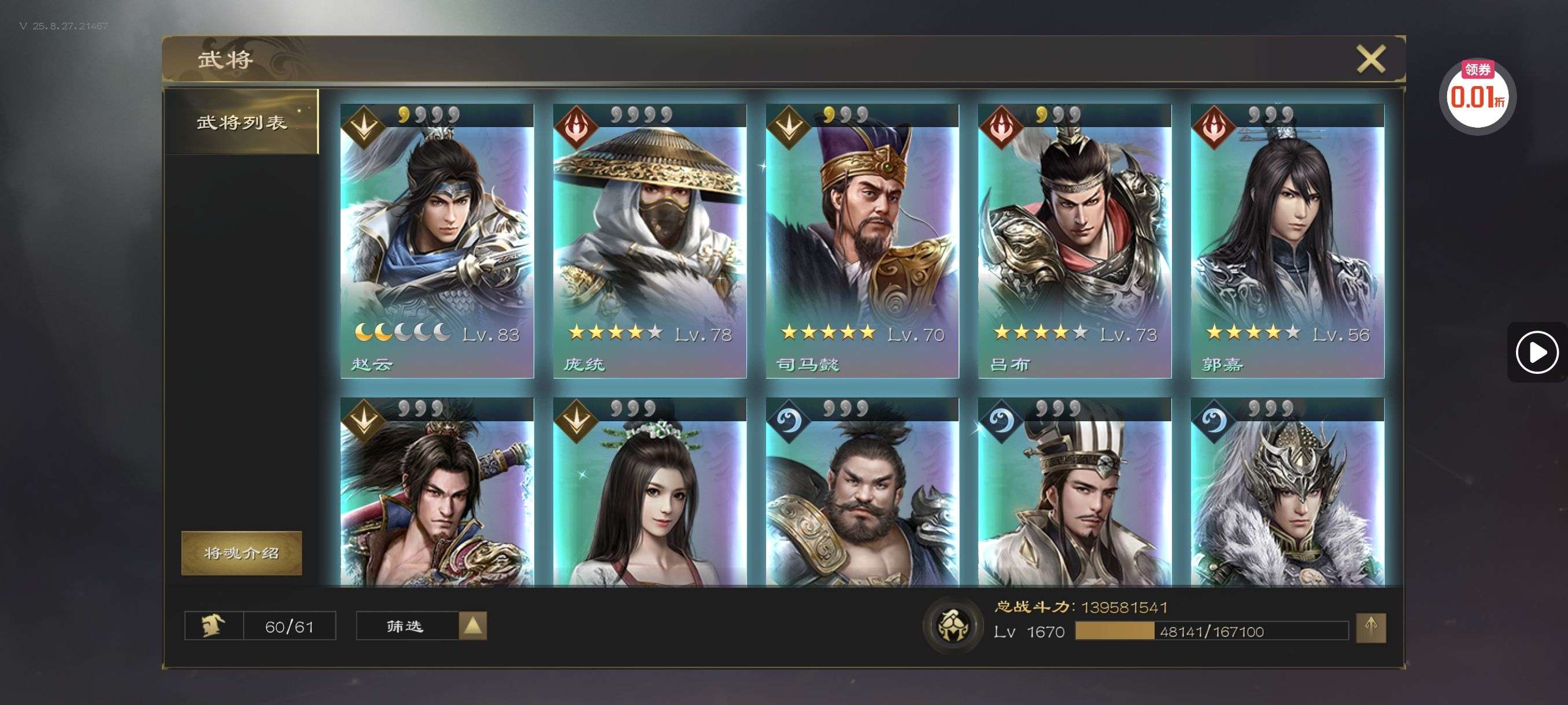Screen dimensions: 1568x705
Task: Close the 武将 panel
Action: 1370,59
